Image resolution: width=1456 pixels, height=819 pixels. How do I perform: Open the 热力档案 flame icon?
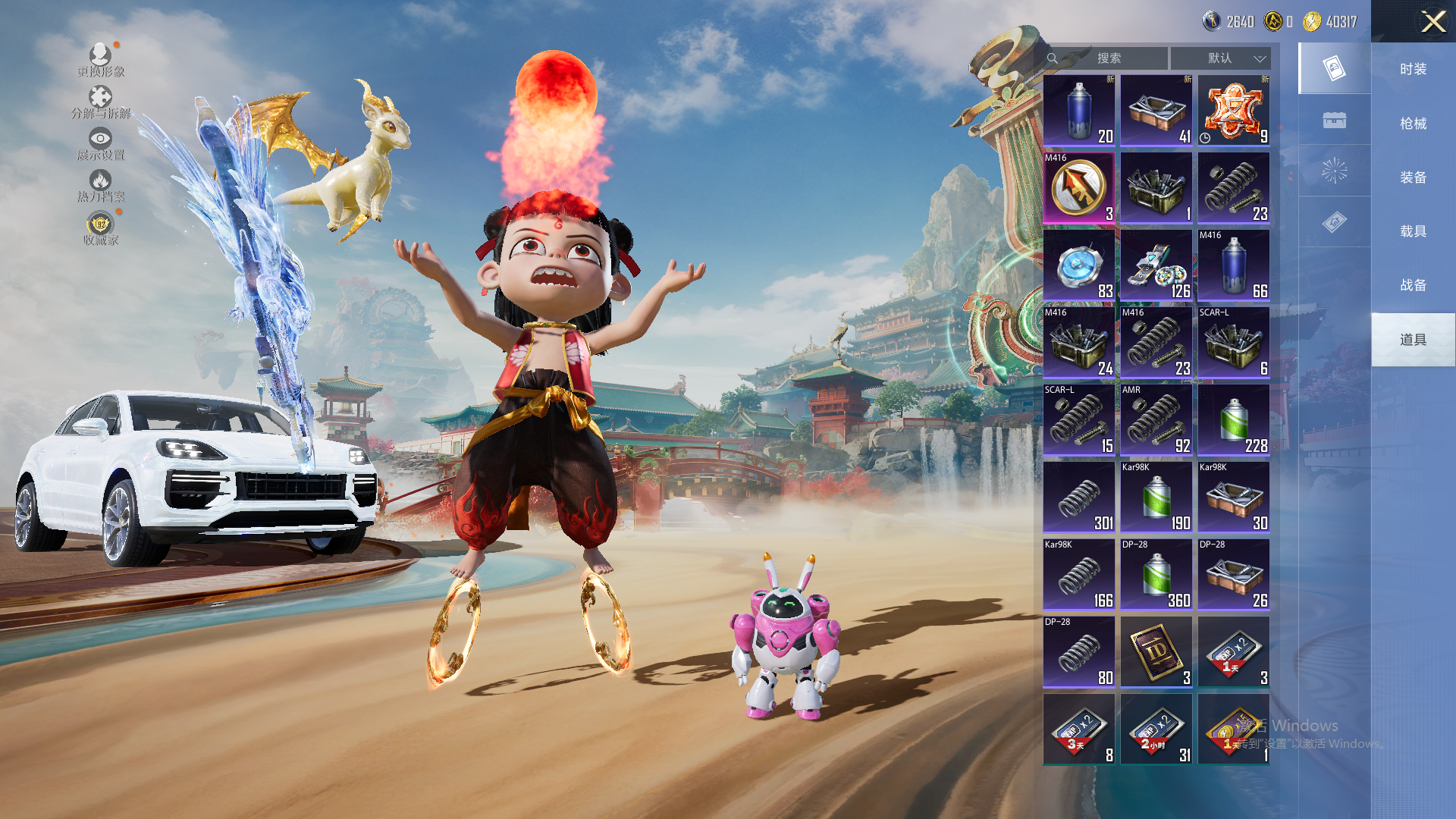(100, 185)
